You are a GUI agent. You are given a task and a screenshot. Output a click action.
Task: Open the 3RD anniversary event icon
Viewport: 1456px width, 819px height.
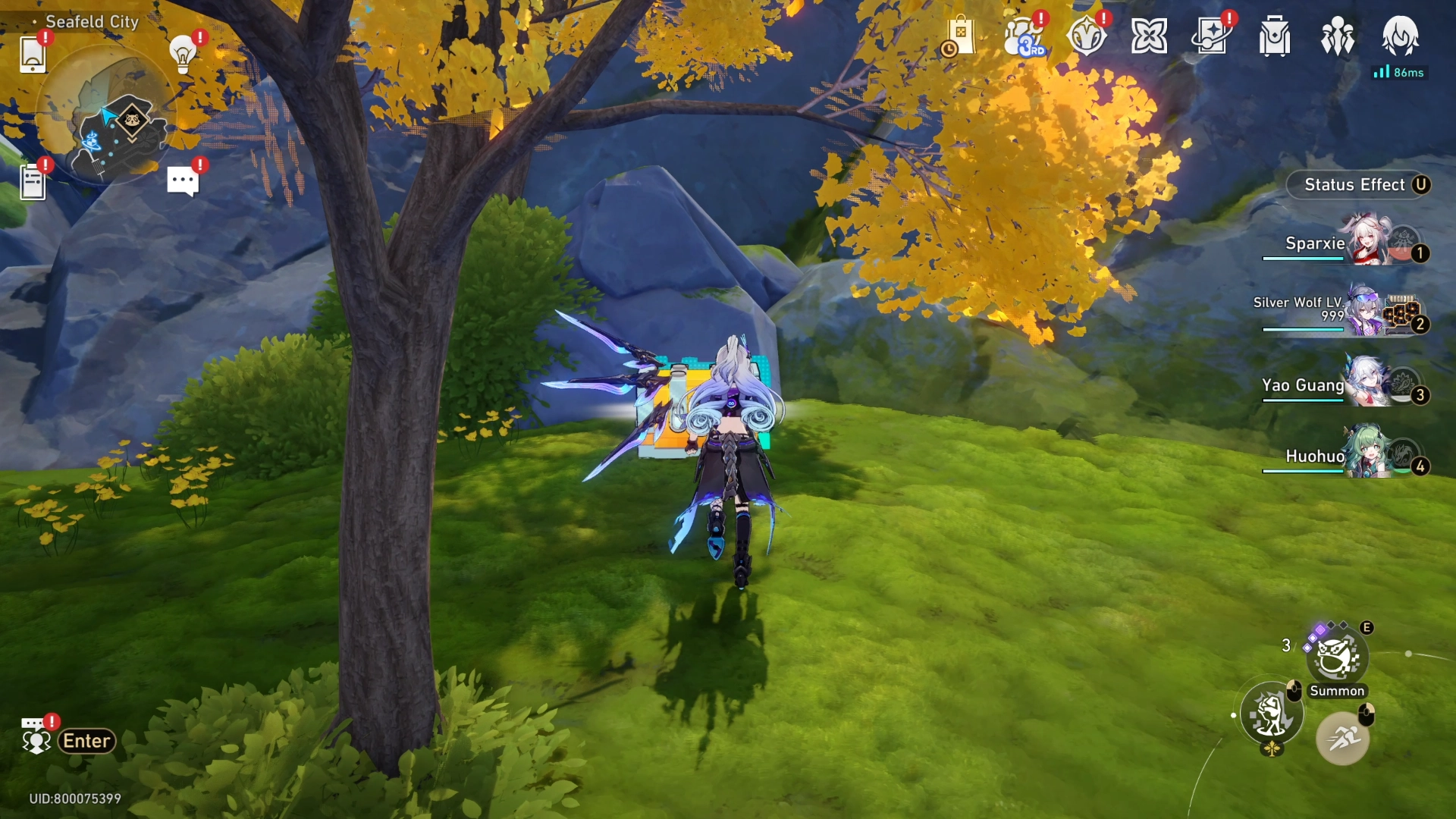click(1024, 37)
